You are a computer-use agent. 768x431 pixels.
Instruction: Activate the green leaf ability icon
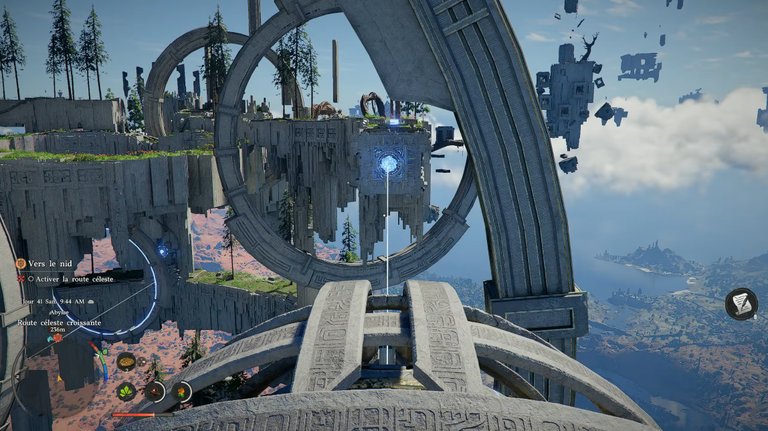pos(126,391)
